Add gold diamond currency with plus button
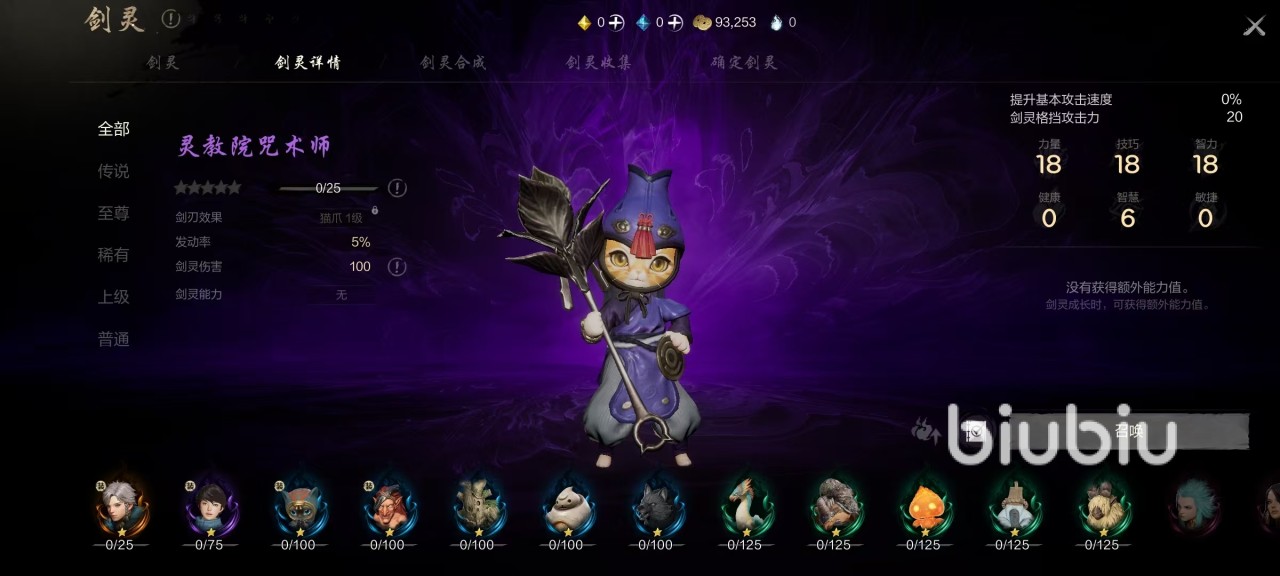 616,22
